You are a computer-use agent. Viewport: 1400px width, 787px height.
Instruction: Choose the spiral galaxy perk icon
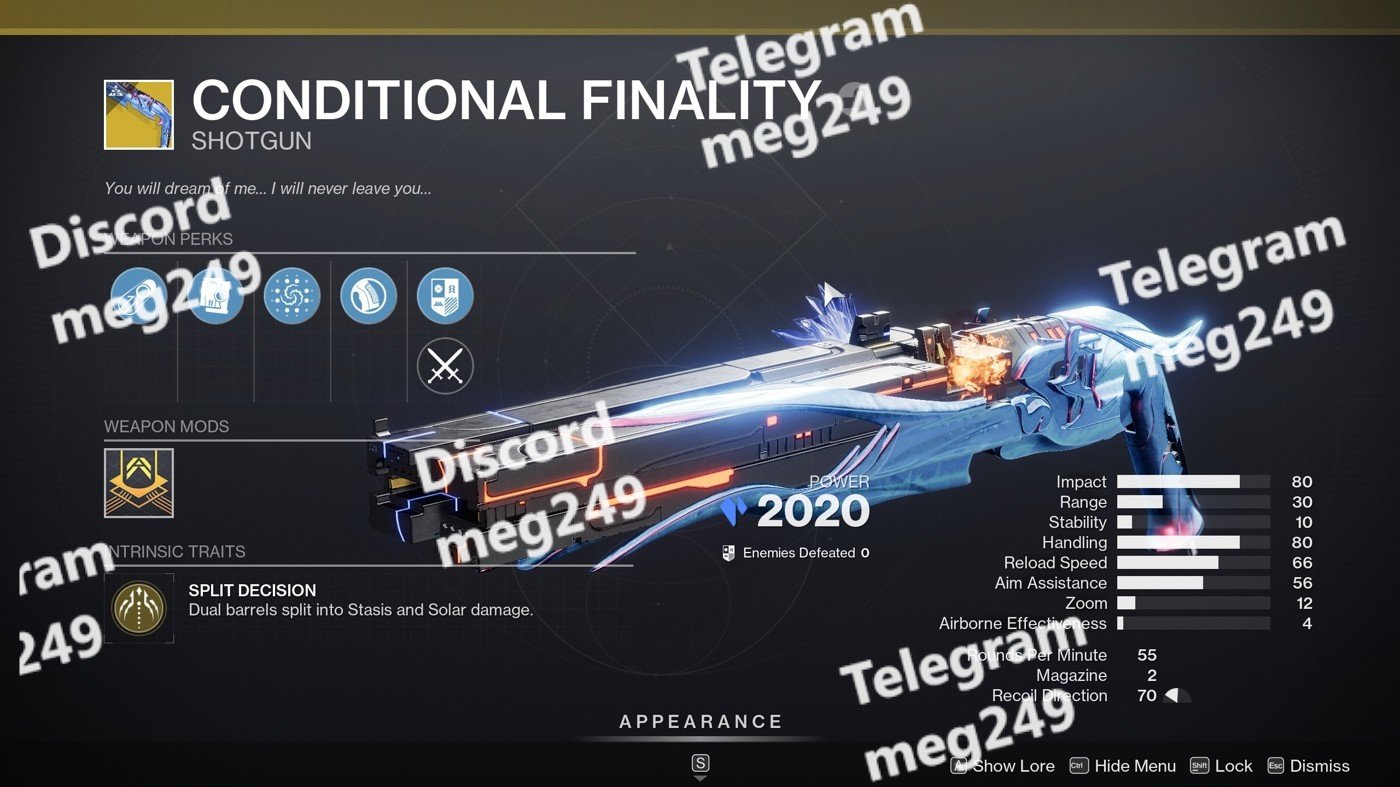292,297
